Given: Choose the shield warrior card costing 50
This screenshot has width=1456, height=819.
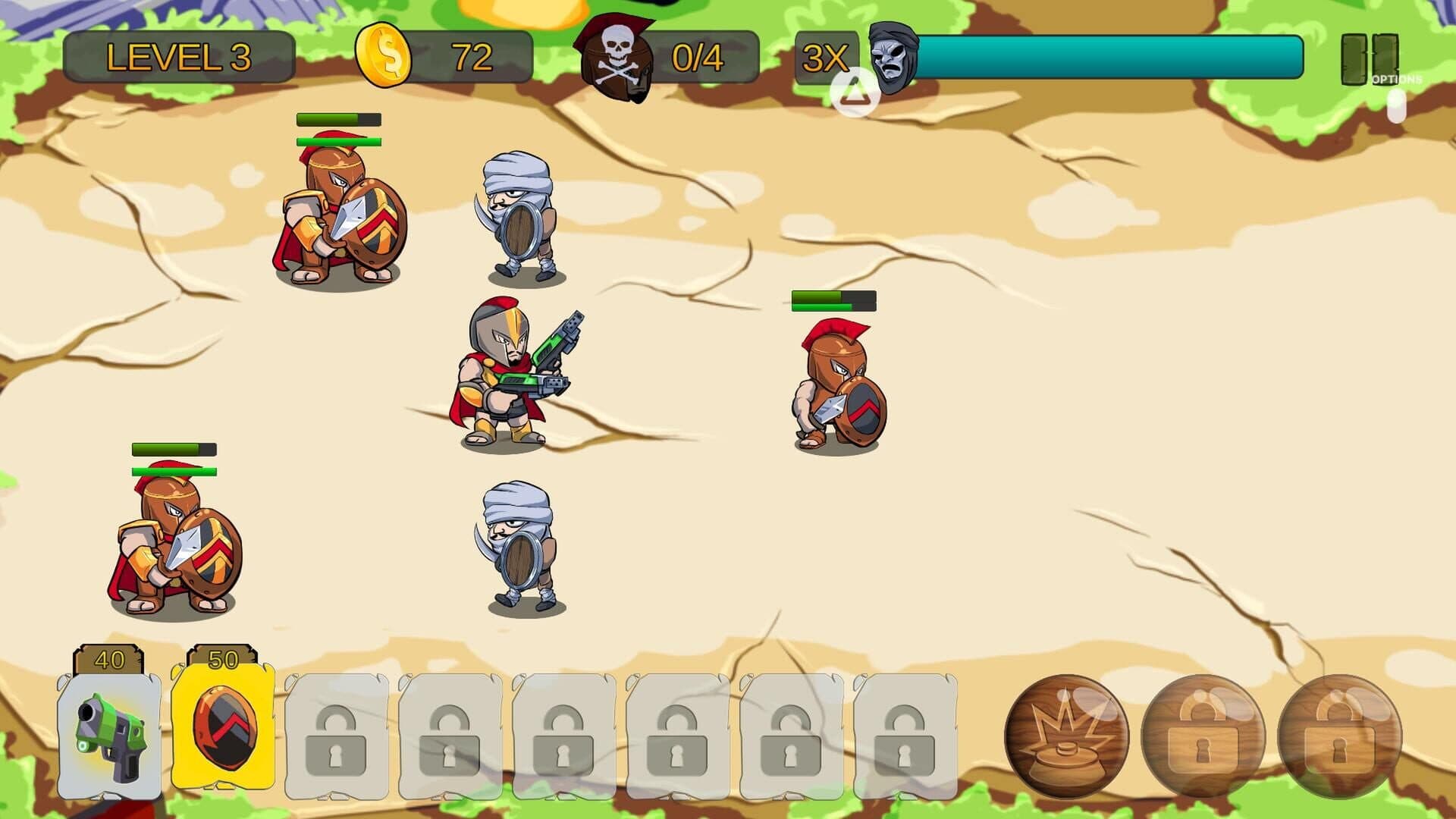Looking at the screenshot, I should click(223, 728).
